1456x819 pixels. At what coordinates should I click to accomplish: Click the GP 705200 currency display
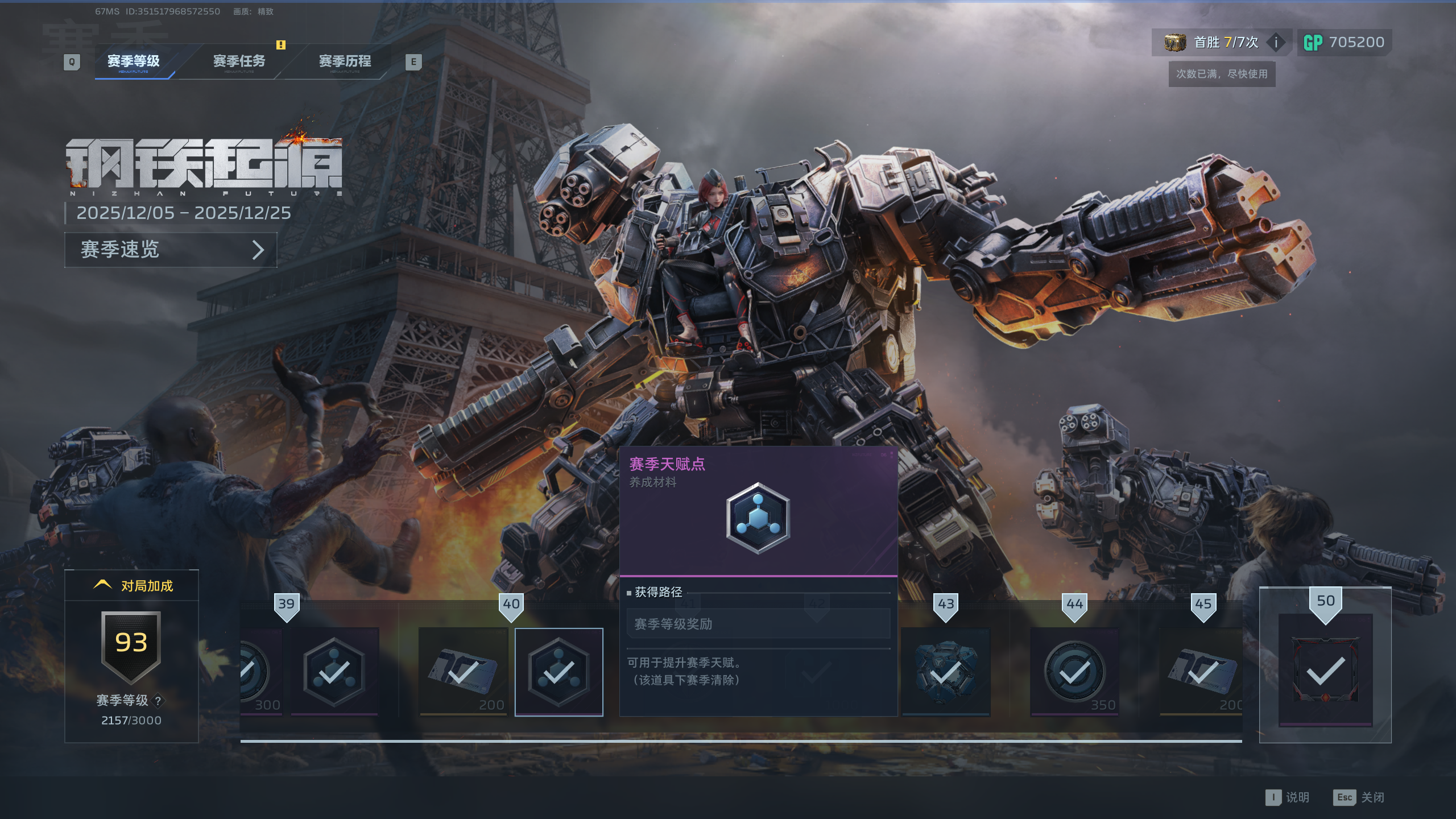1345,42
